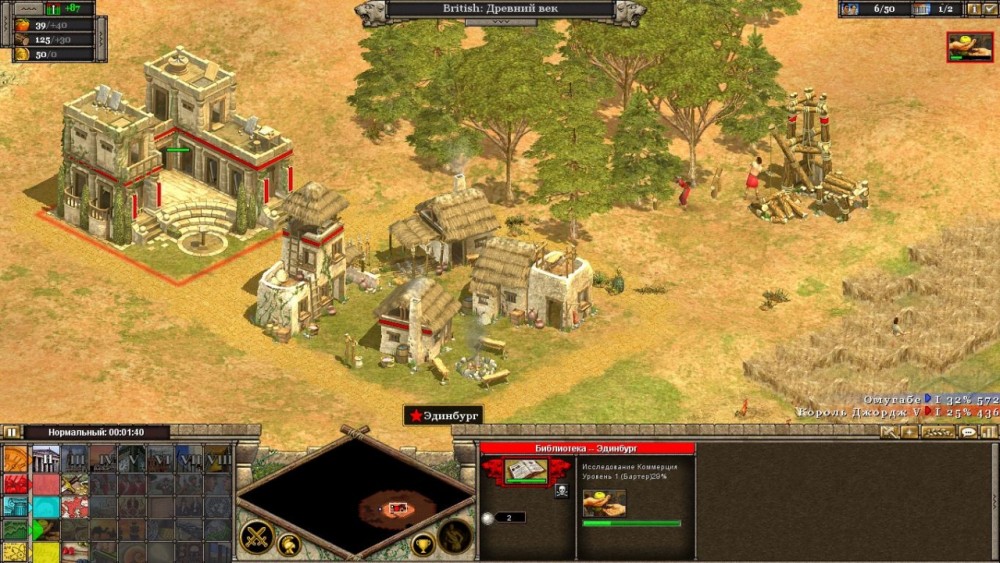Click the population citizens icon
Screen dimensions: 1000x563
point(850,9)
